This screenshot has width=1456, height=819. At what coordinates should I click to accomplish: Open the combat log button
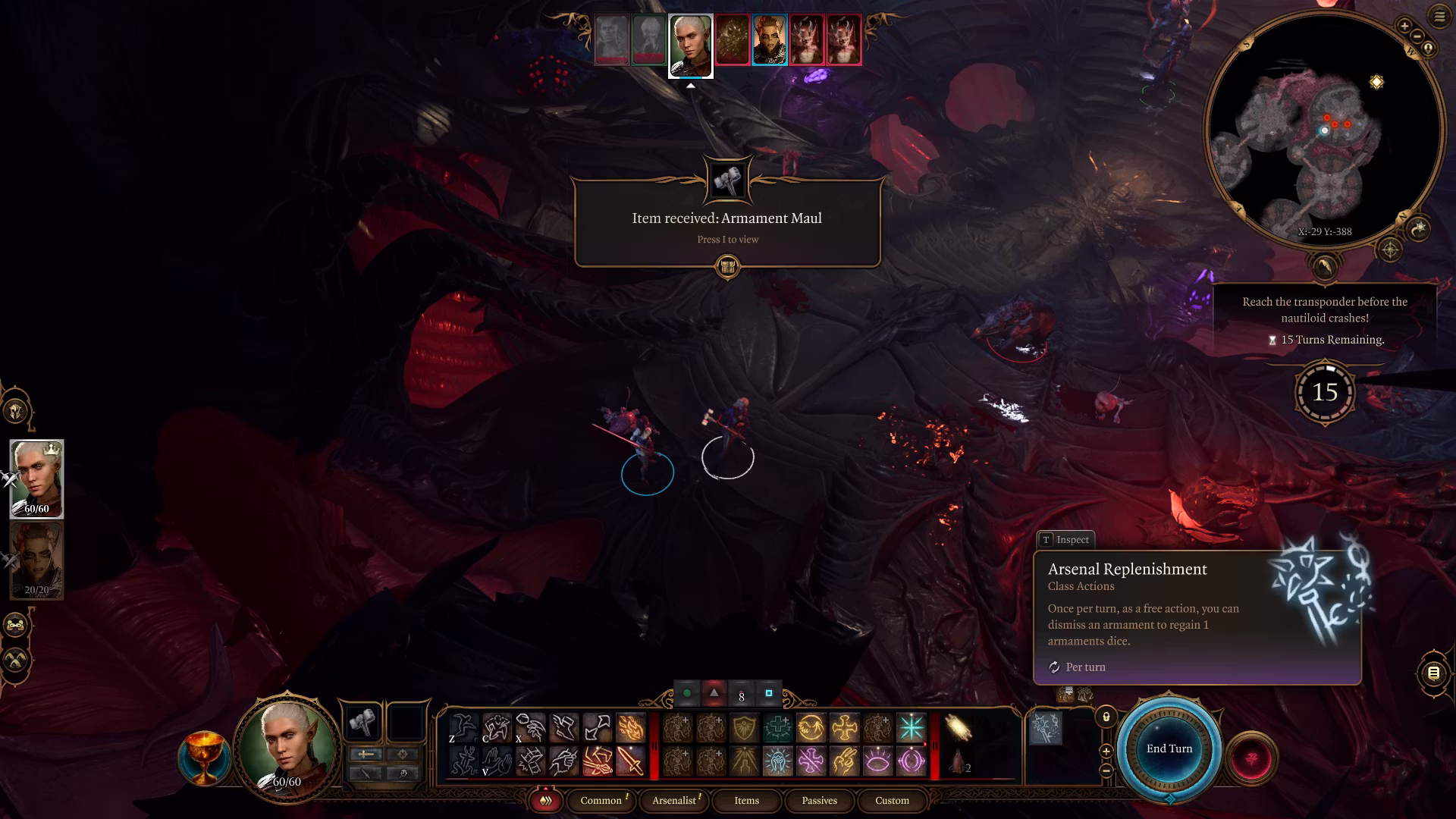(x=1432, y=673)
